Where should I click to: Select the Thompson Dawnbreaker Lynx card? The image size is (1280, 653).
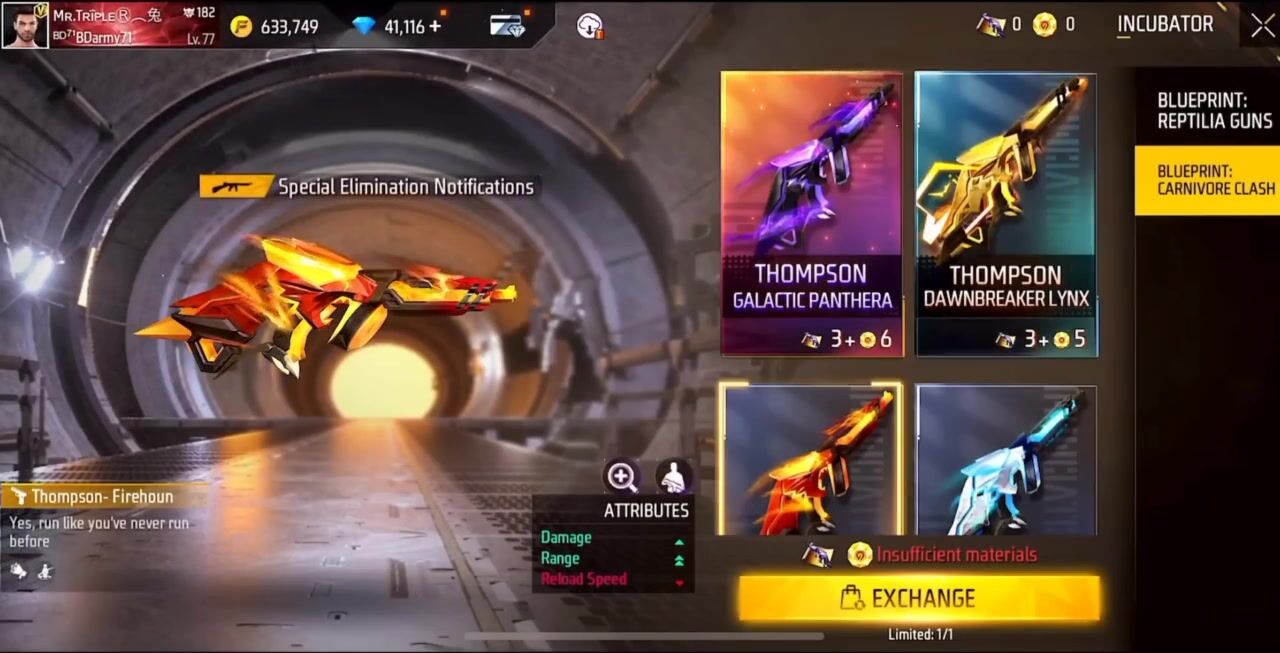(x=1005, y=213)
